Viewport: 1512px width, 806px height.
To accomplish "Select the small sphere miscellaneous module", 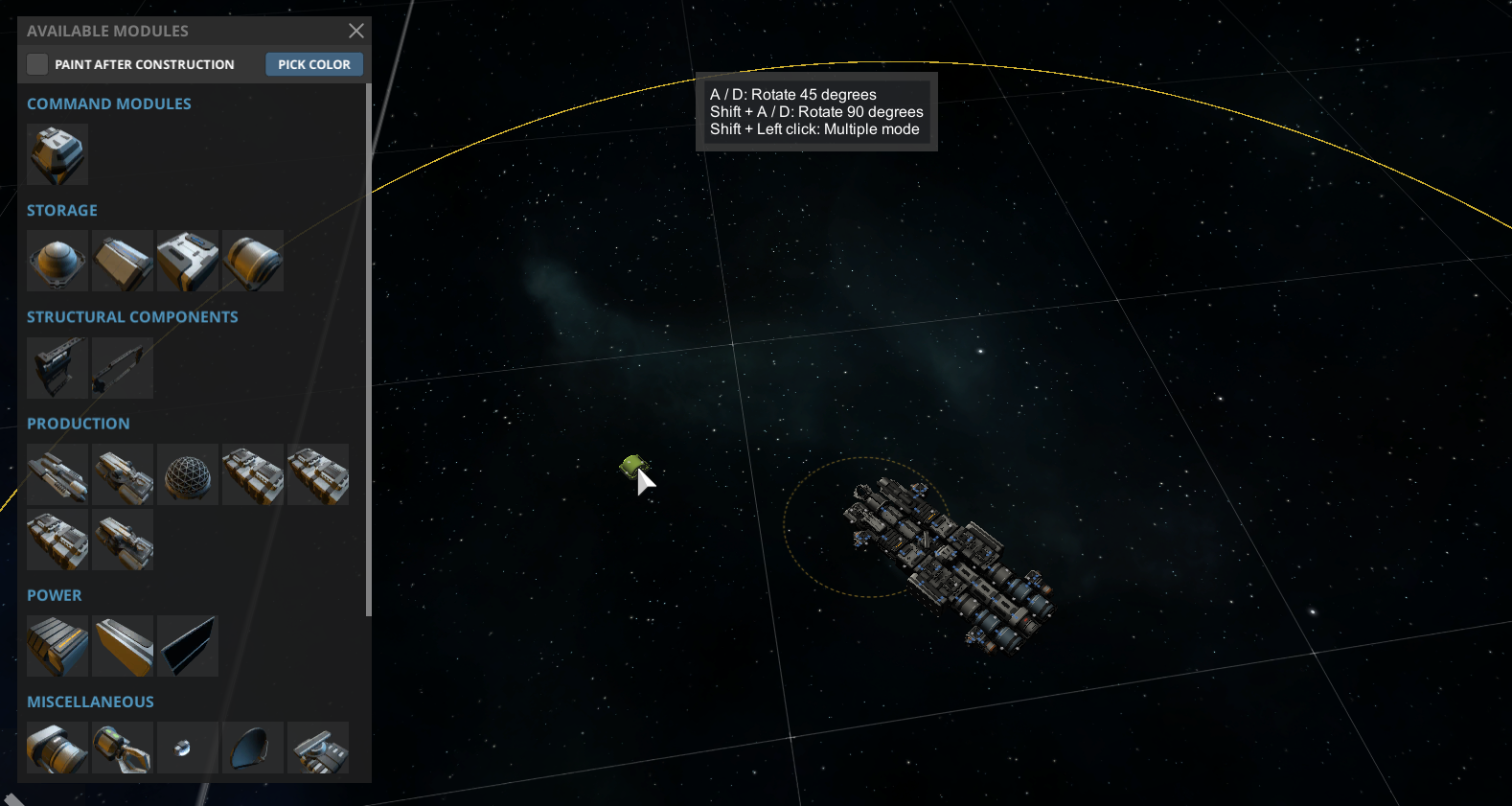I will tap(188, 748).
